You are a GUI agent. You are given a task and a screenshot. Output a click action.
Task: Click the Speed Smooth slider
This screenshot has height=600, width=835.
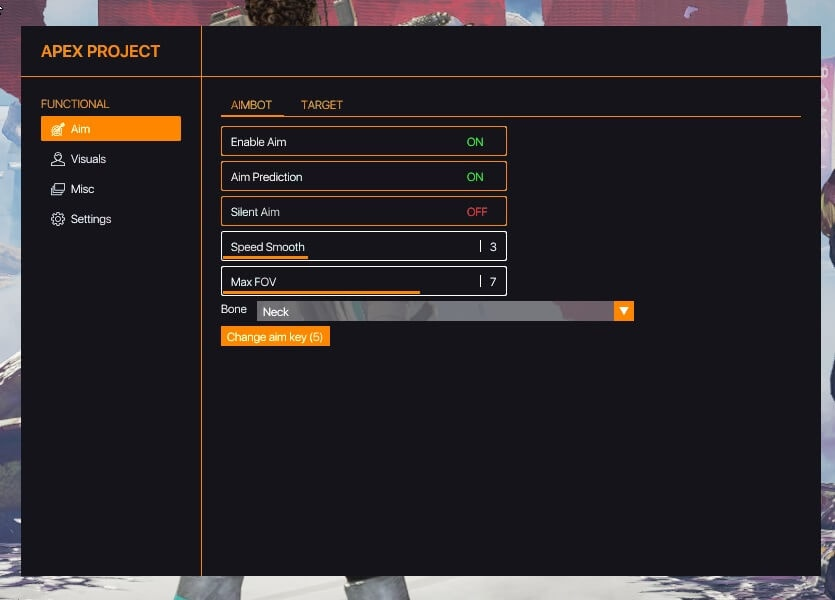tap(363, 247)
